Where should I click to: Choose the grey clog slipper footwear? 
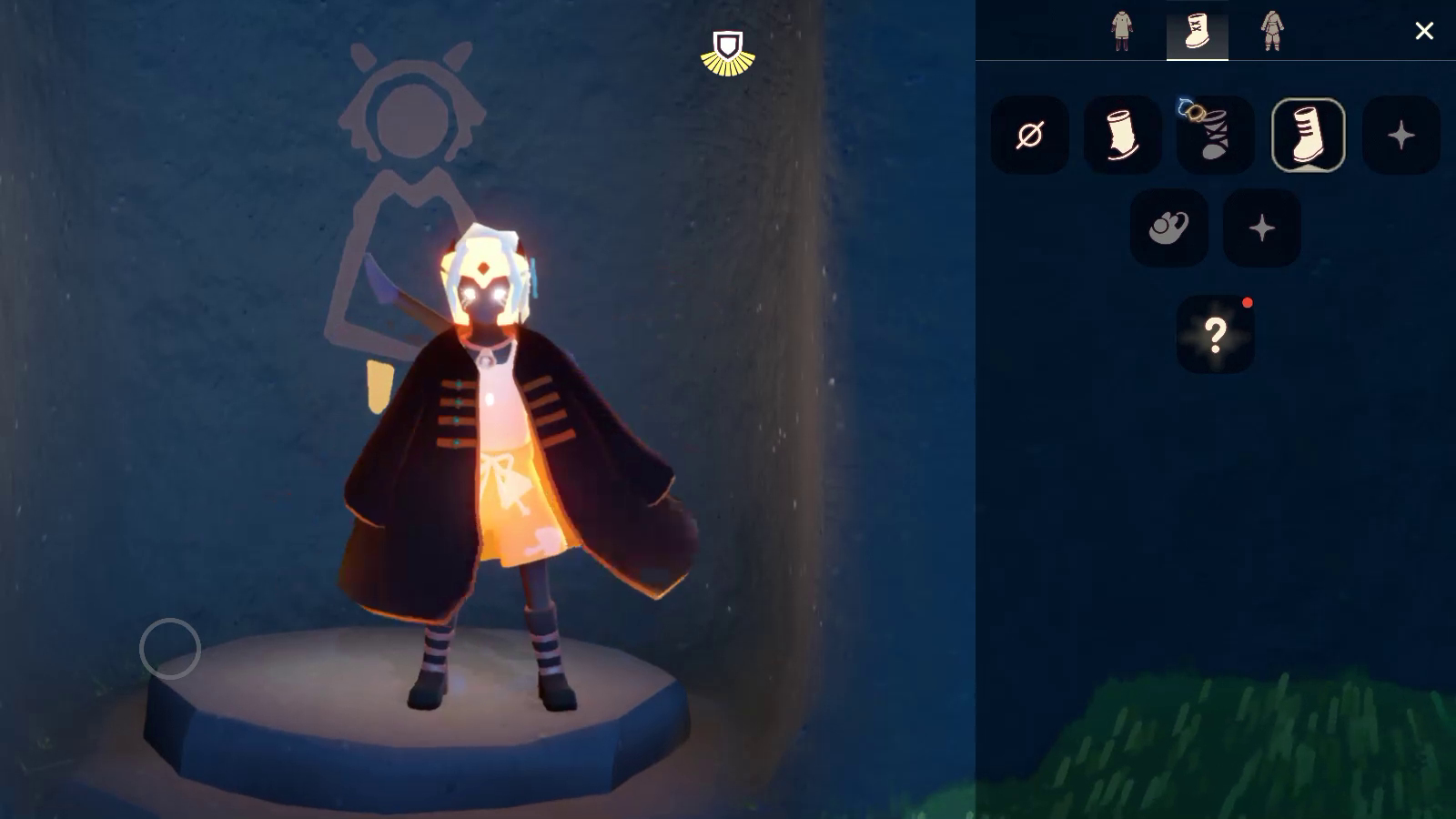1169,227
